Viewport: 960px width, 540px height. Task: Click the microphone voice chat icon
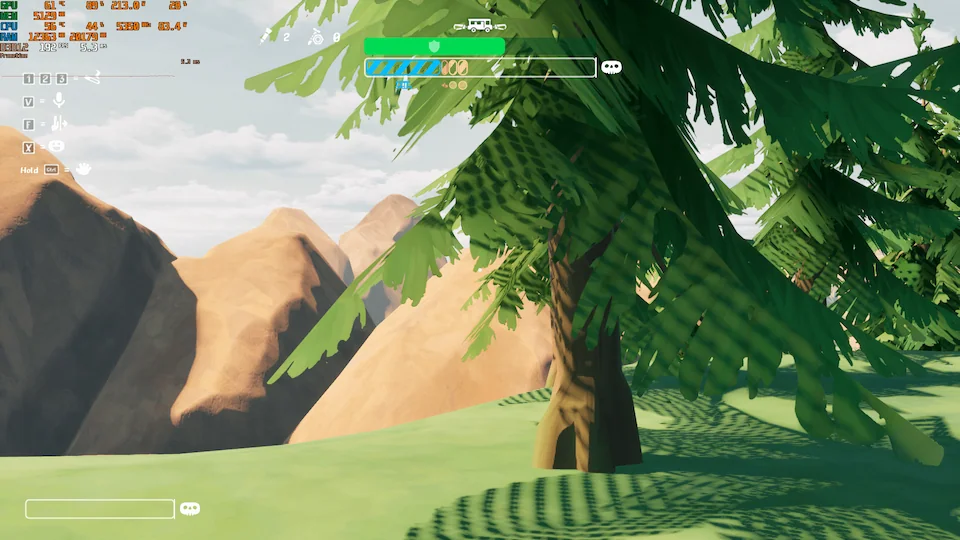click(x=59, y=100)
